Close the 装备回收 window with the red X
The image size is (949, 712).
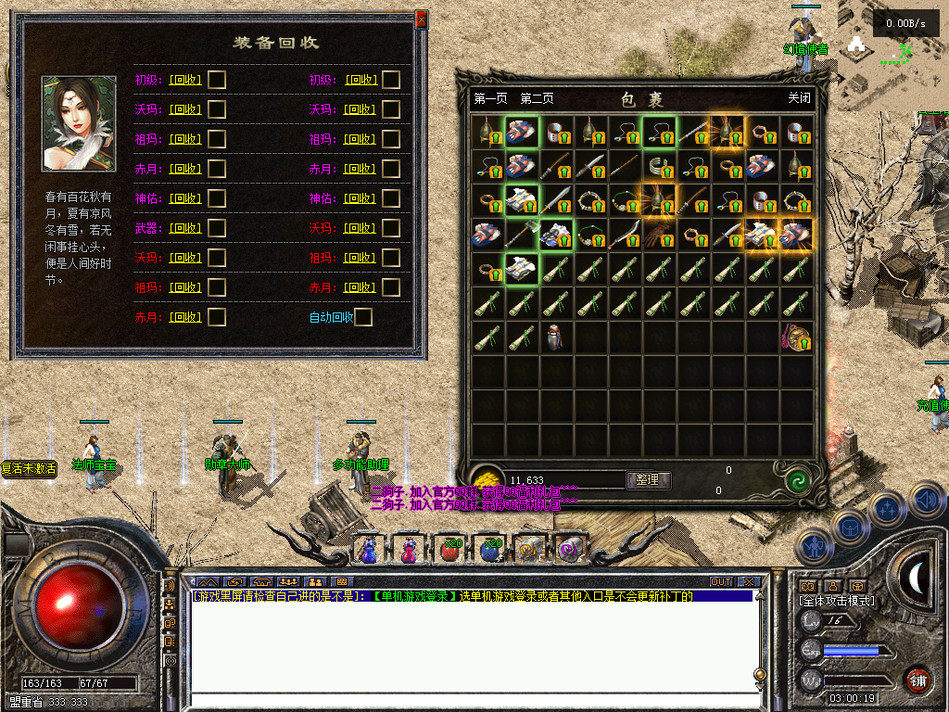[421, 18]
